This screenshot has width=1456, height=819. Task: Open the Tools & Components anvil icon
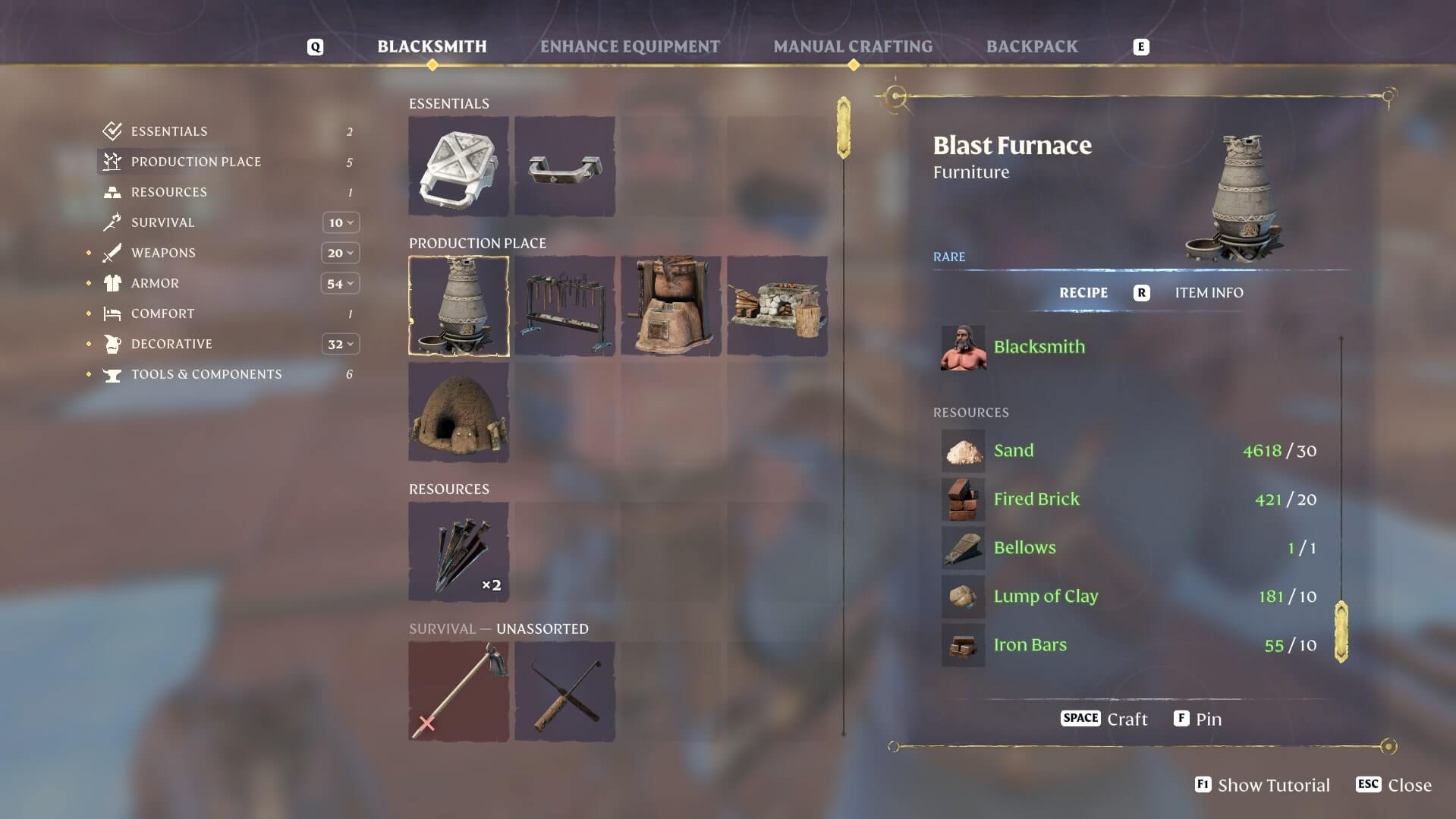point(113,373)
